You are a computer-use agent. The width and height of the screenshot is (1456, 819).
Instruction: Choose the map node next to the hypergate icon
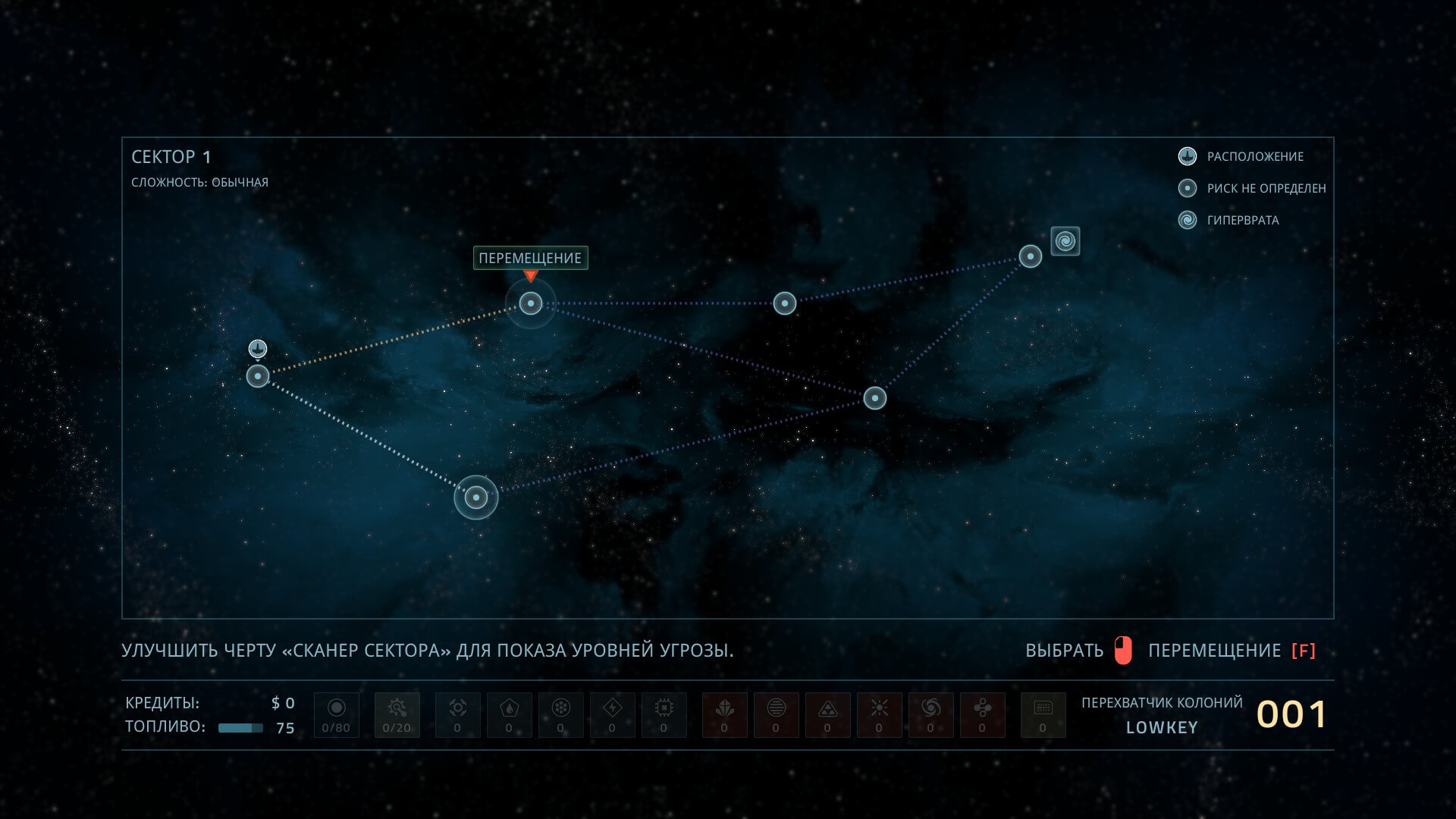[x=1030, y=256]
